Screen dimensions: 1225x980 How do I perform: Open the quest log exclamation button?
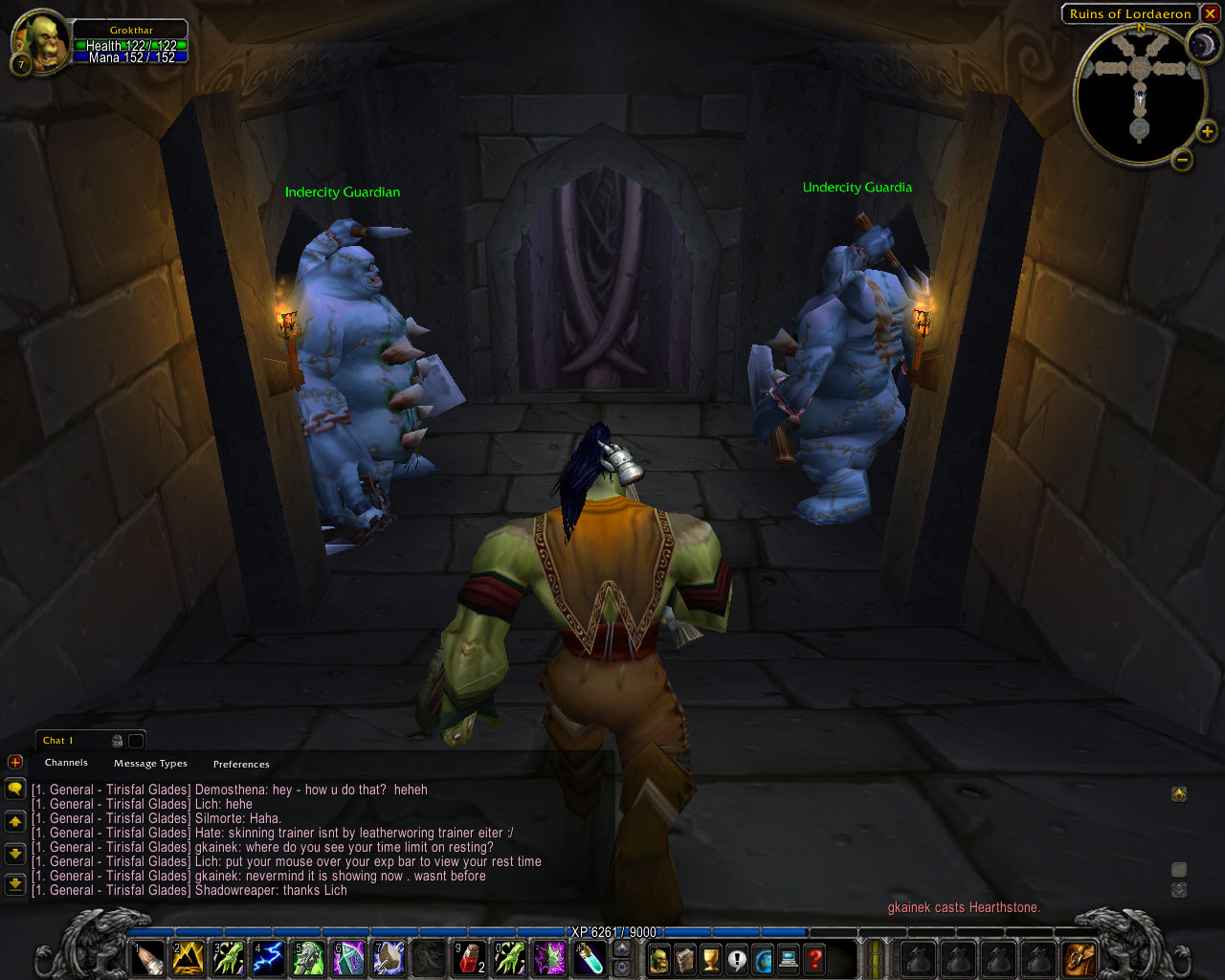(737, 958)
